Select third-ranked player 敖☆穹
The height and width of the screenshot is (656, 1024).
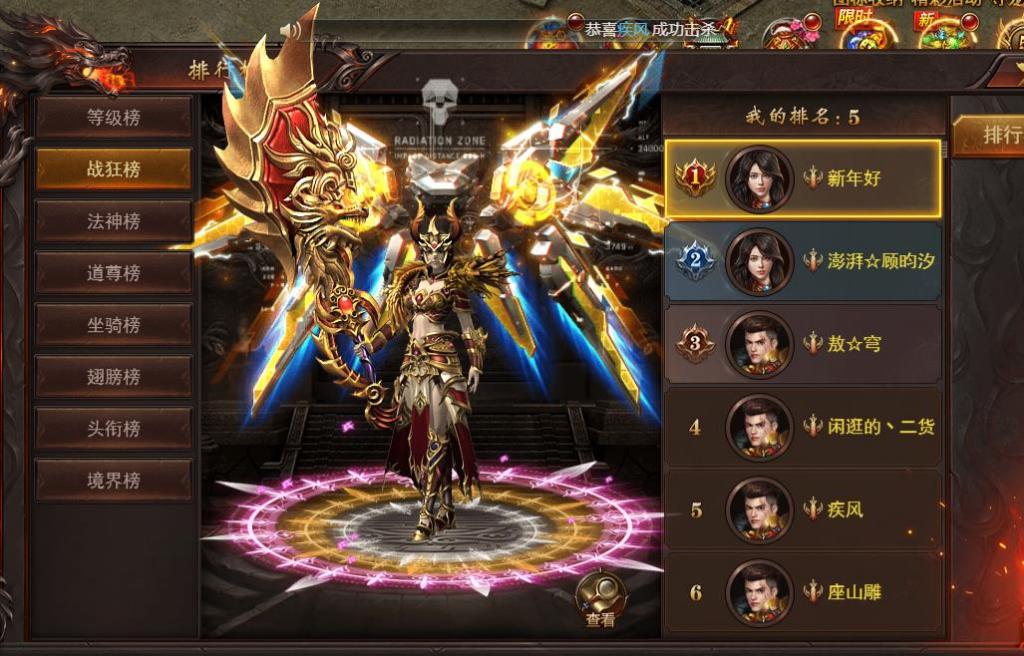tap(803, 344)
